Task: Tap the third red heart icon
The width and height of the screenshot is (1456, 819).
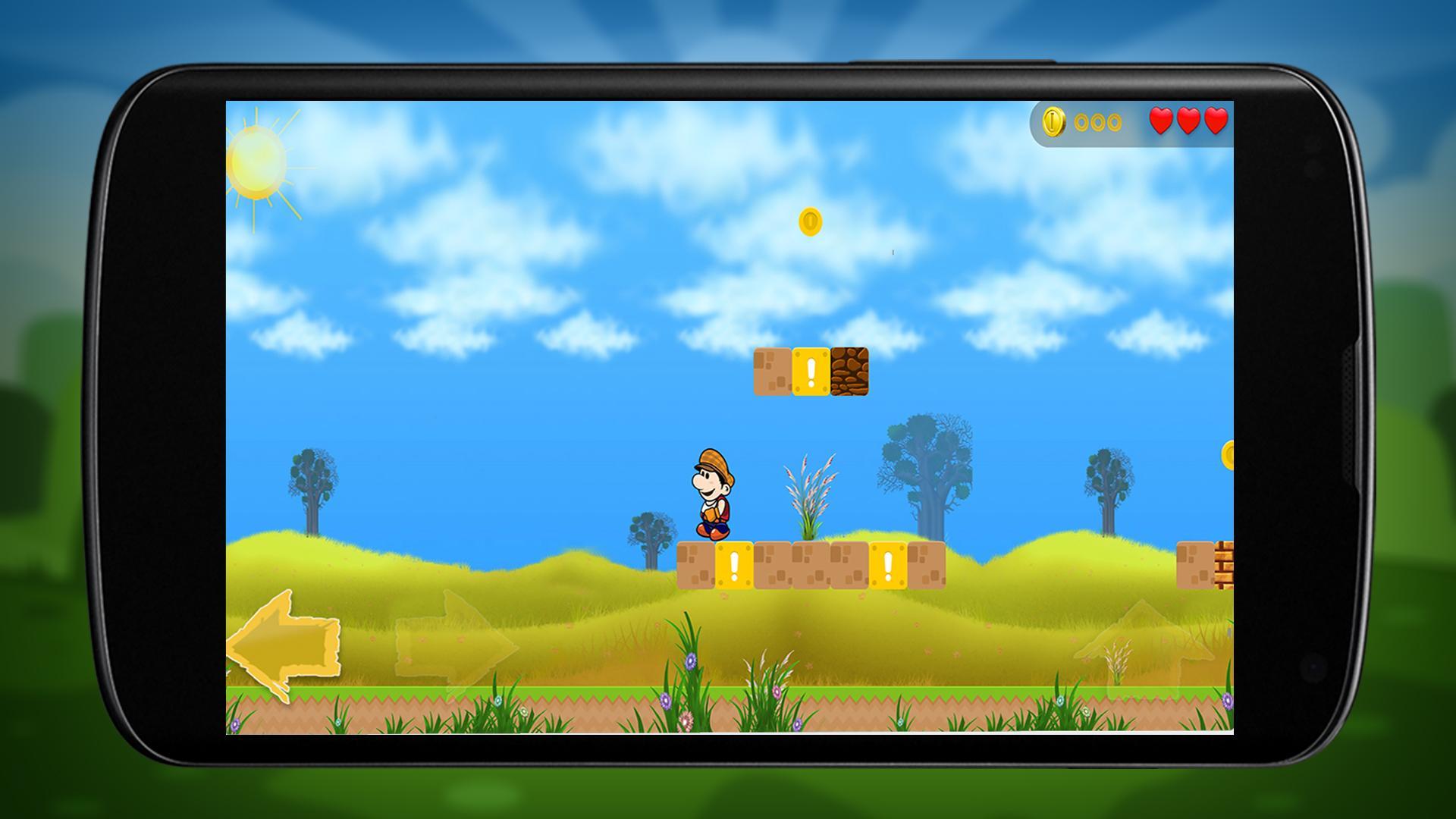Action: pyautogui.click(x=1217, y=121)
